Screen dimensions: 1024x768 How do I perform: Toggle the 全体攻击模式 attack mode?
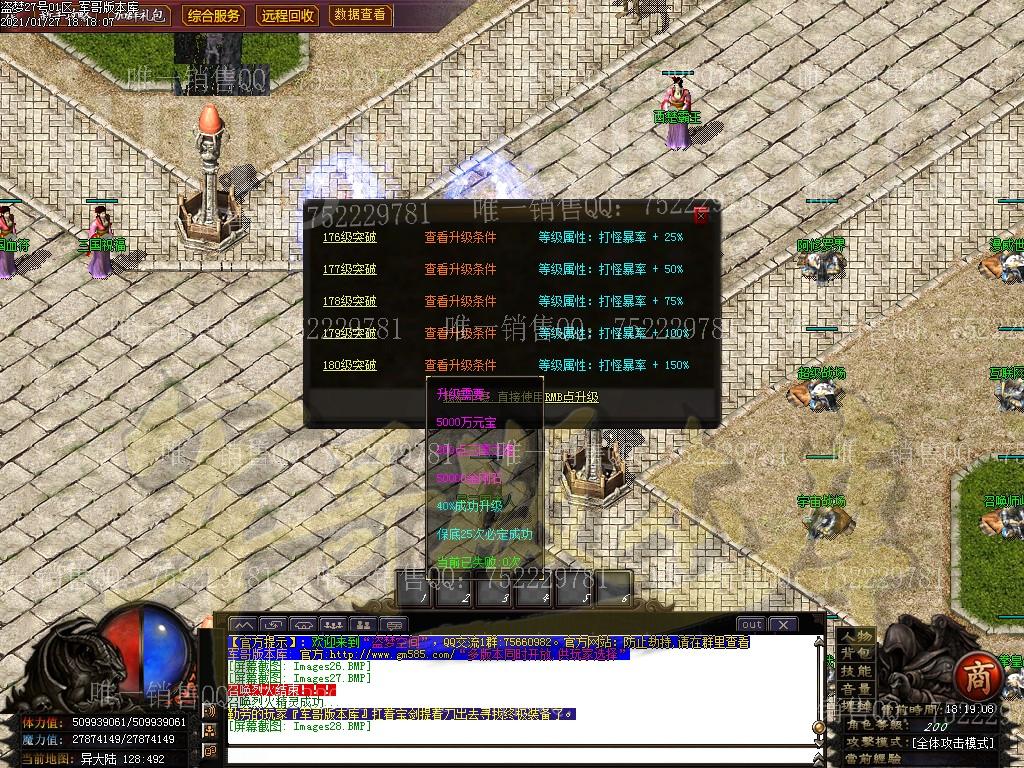[x=953, y=743]
